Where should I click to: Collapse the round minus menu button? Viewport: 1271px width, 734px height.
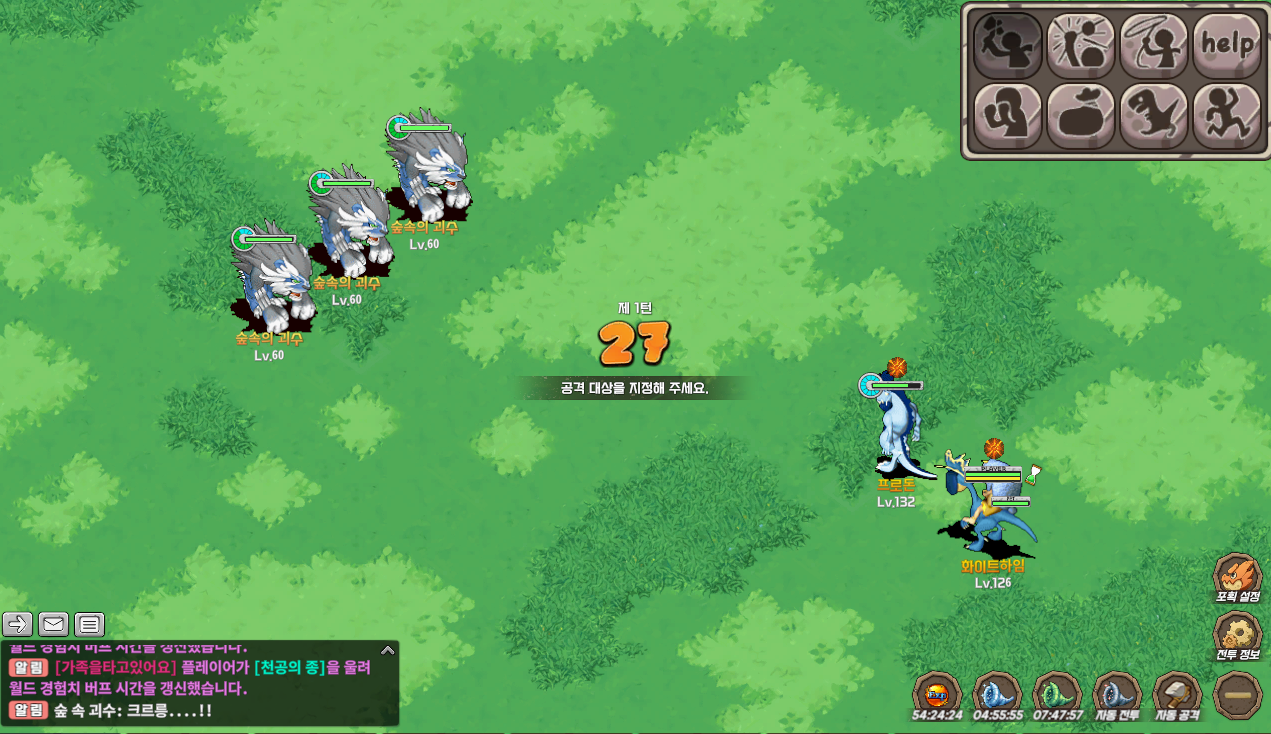[1237, 694]
